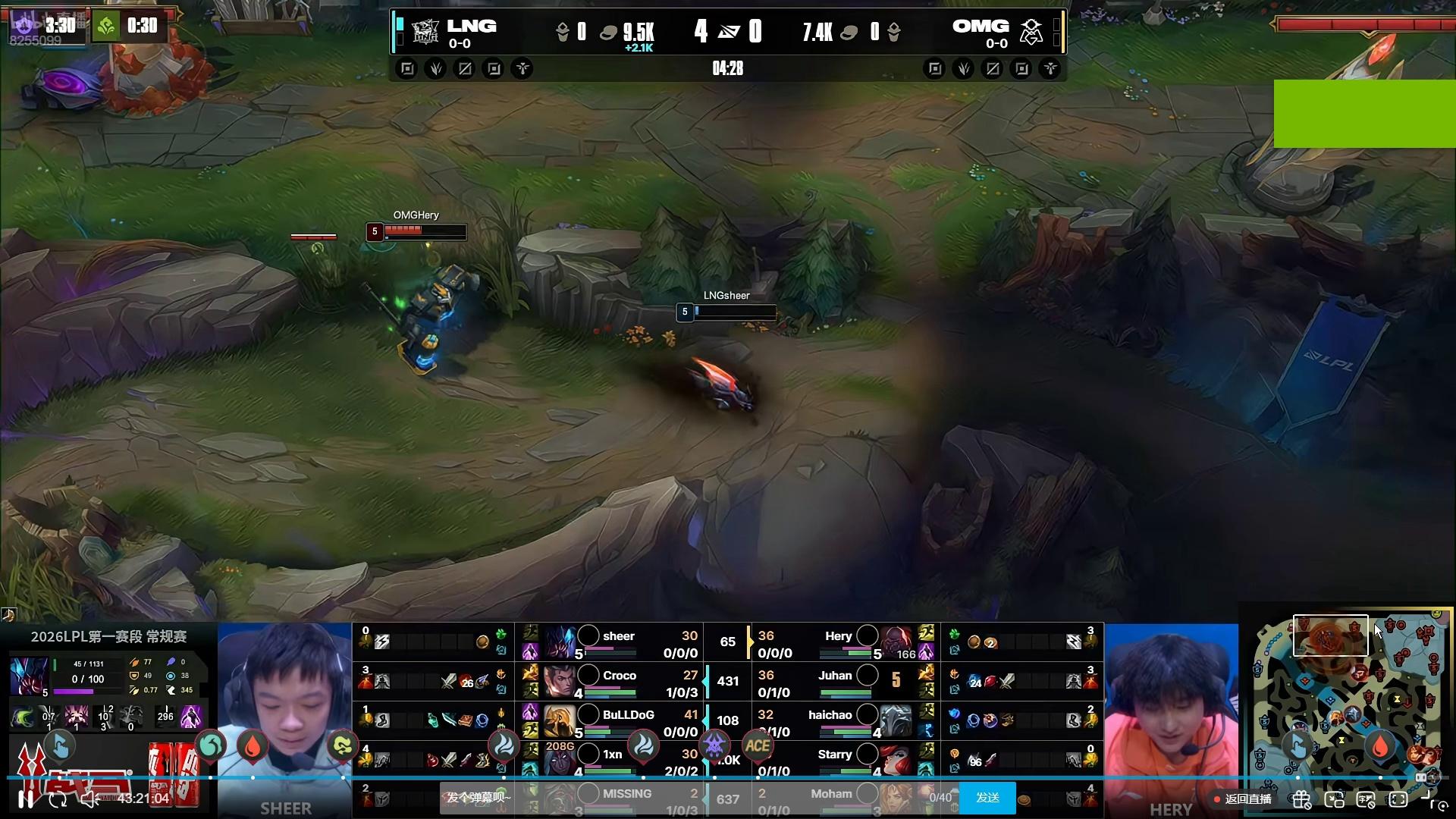Jump to the purple Baron timeline marker
1456x819 pixels.
click(714, 746)
